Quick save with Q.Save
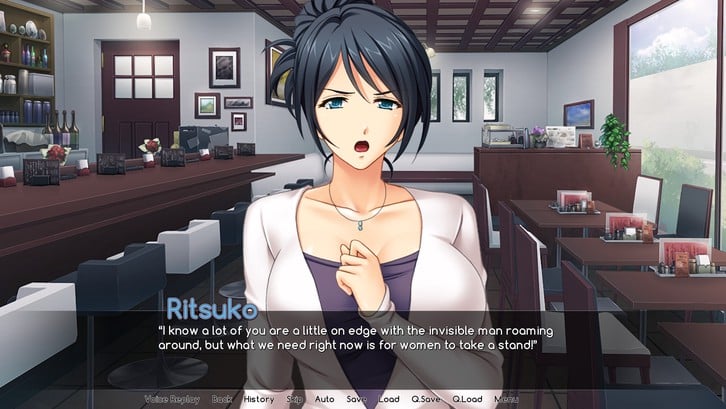 [x=427, y=399]
